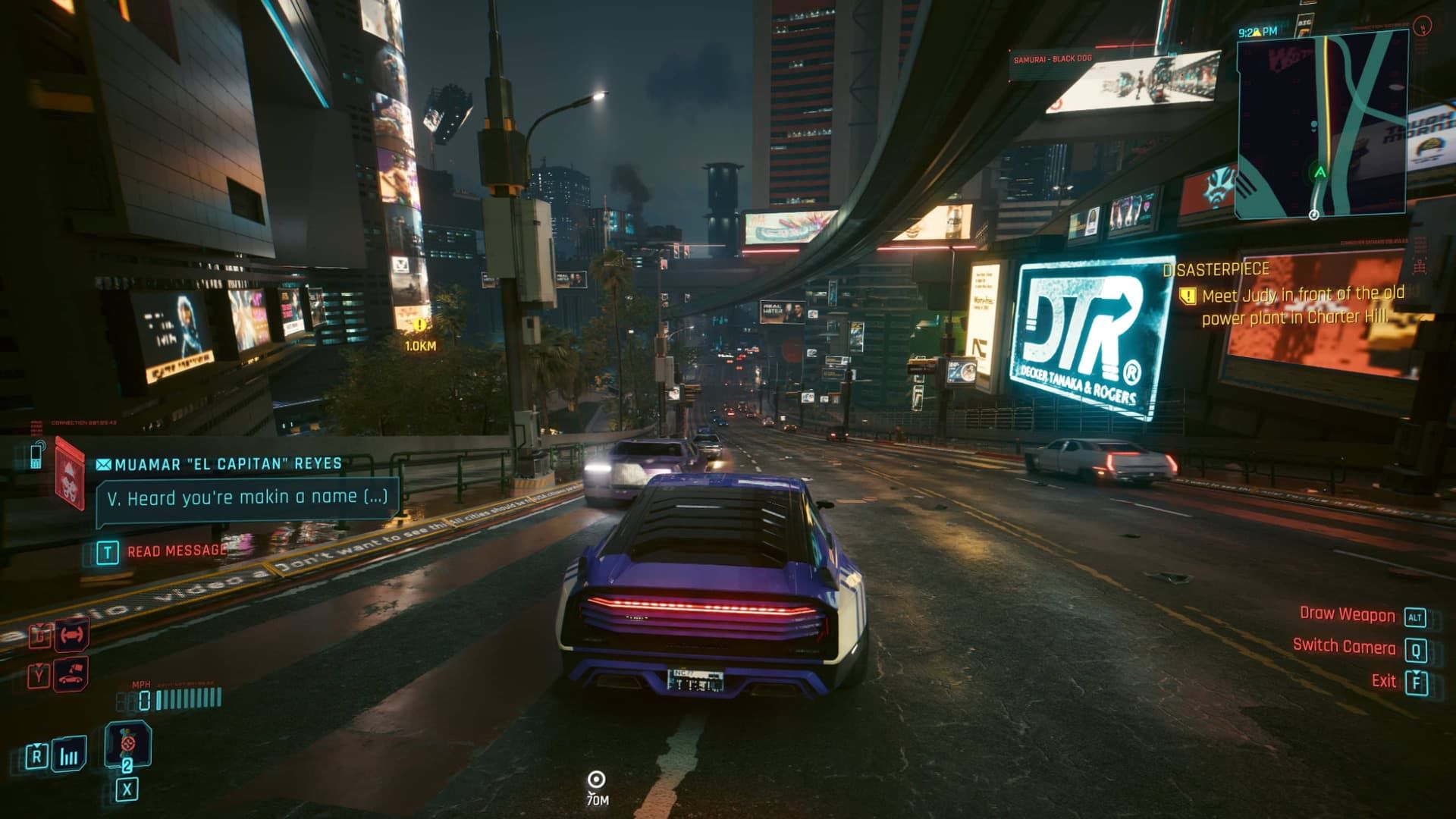The image size is (1456, 819).
Task: Click the envelope icon beside Muamar's name
Action: tap(103, 463)
